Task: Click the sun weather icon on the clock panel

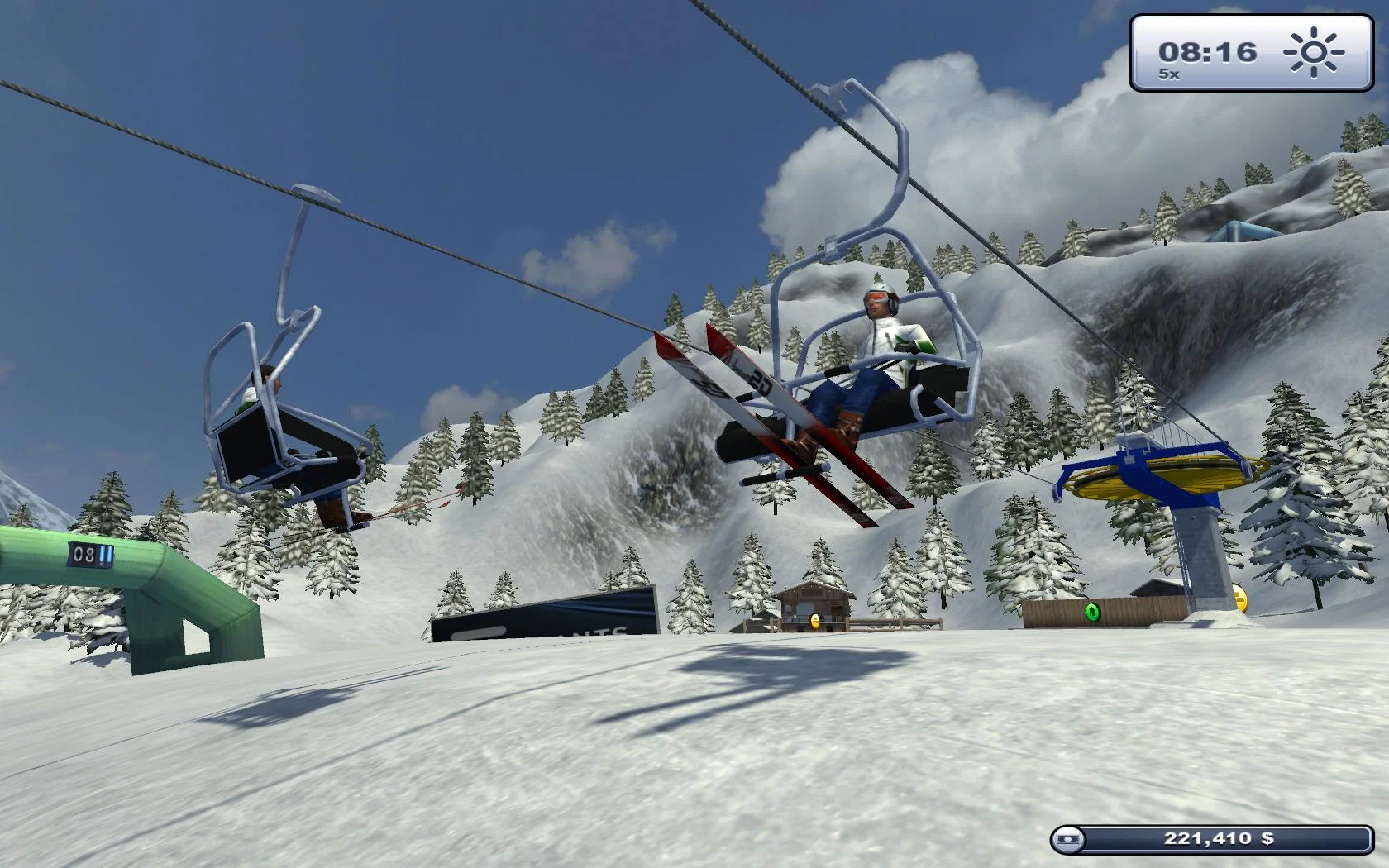Action: (x=1315, y=51)
